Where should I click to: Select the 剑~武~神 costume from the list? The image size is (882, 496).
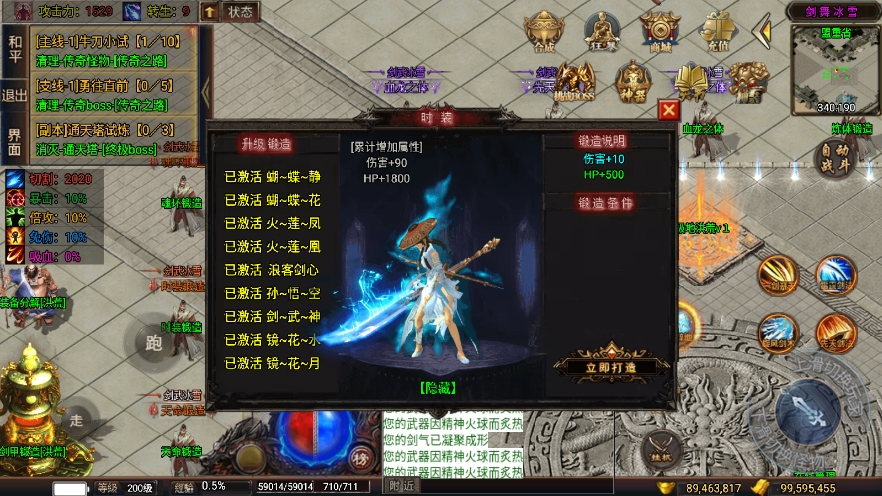pos(272,316)
